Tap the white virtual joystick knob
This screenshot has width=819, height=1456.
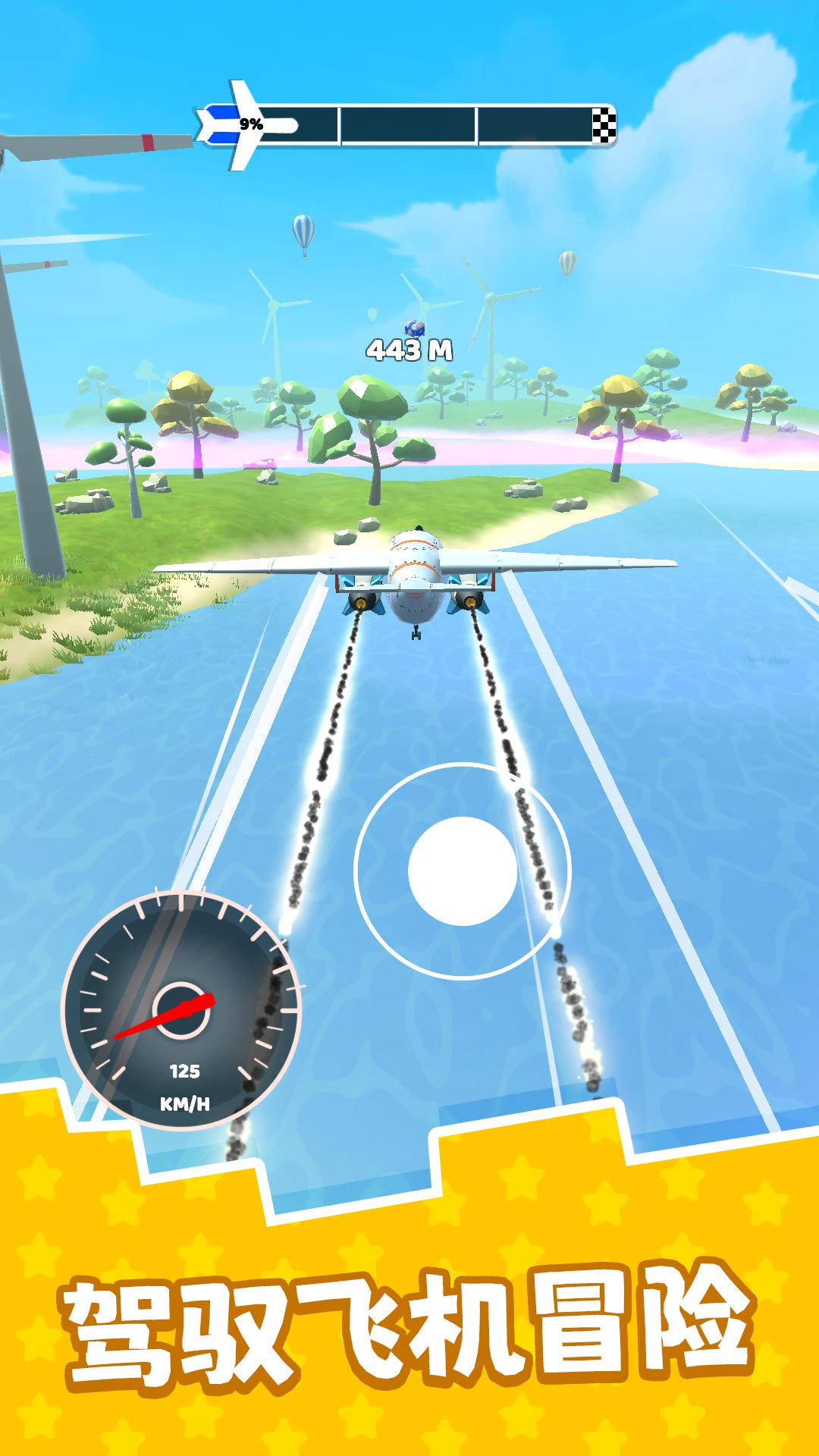463,871
